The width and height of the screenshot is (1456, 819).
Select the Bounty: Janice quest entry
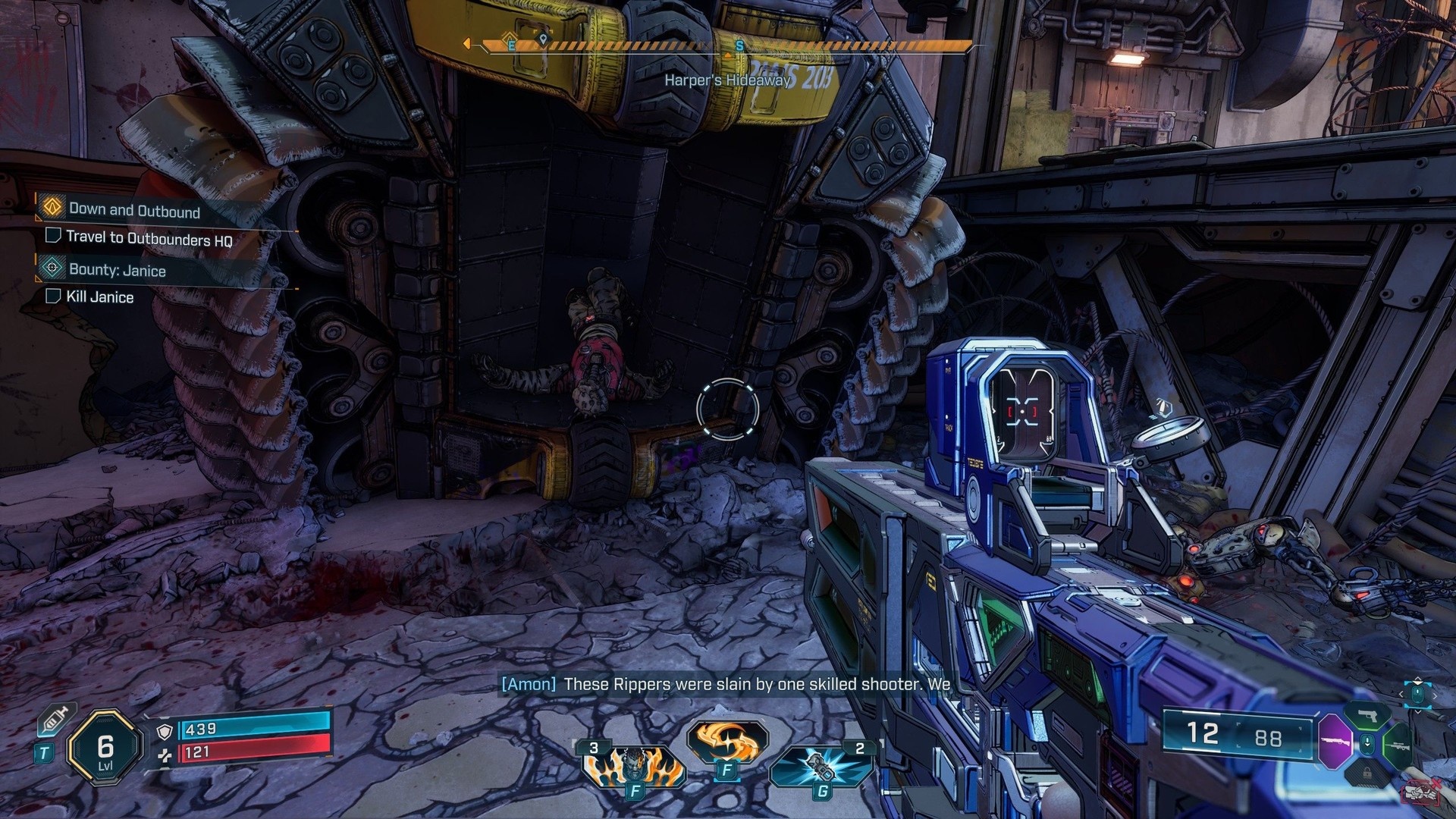[117, 270]
